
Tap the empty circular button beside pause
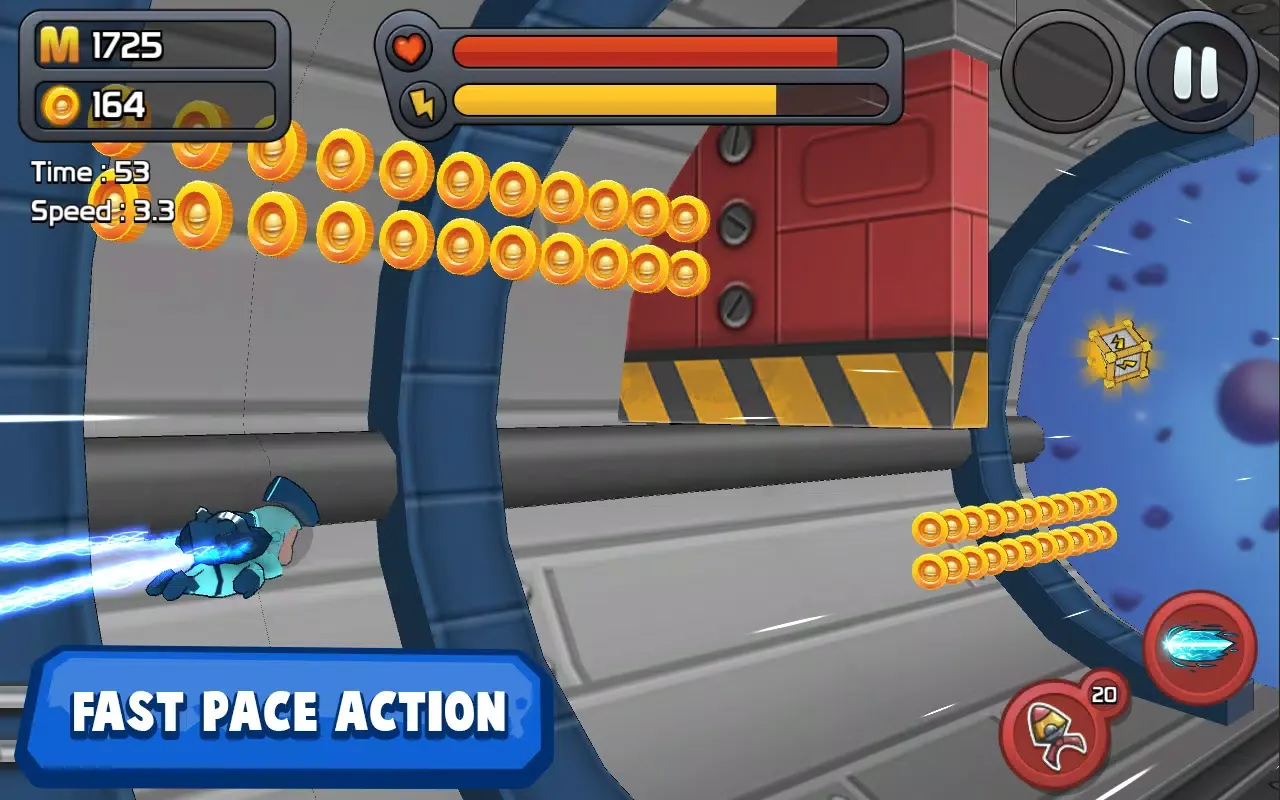coord(1061,70)
